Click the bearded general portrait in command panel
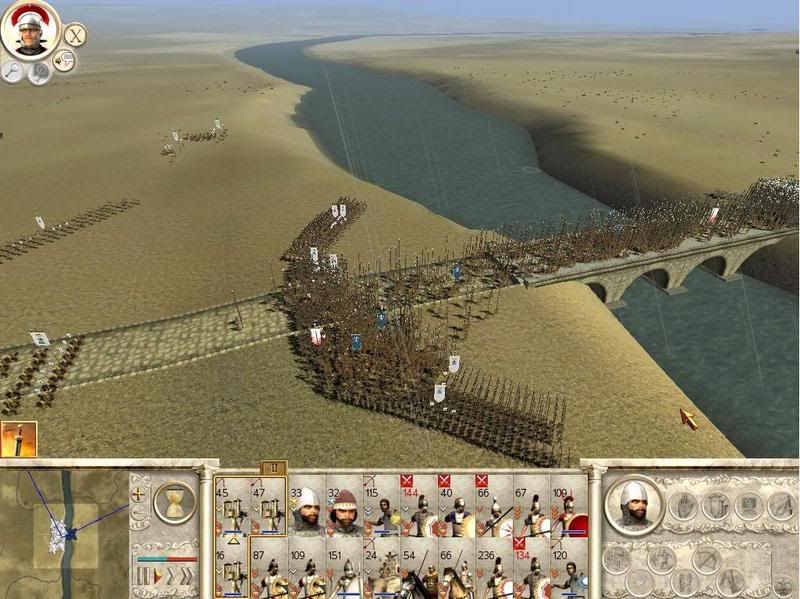Viewport: 800px width, 599px height. 633,503
